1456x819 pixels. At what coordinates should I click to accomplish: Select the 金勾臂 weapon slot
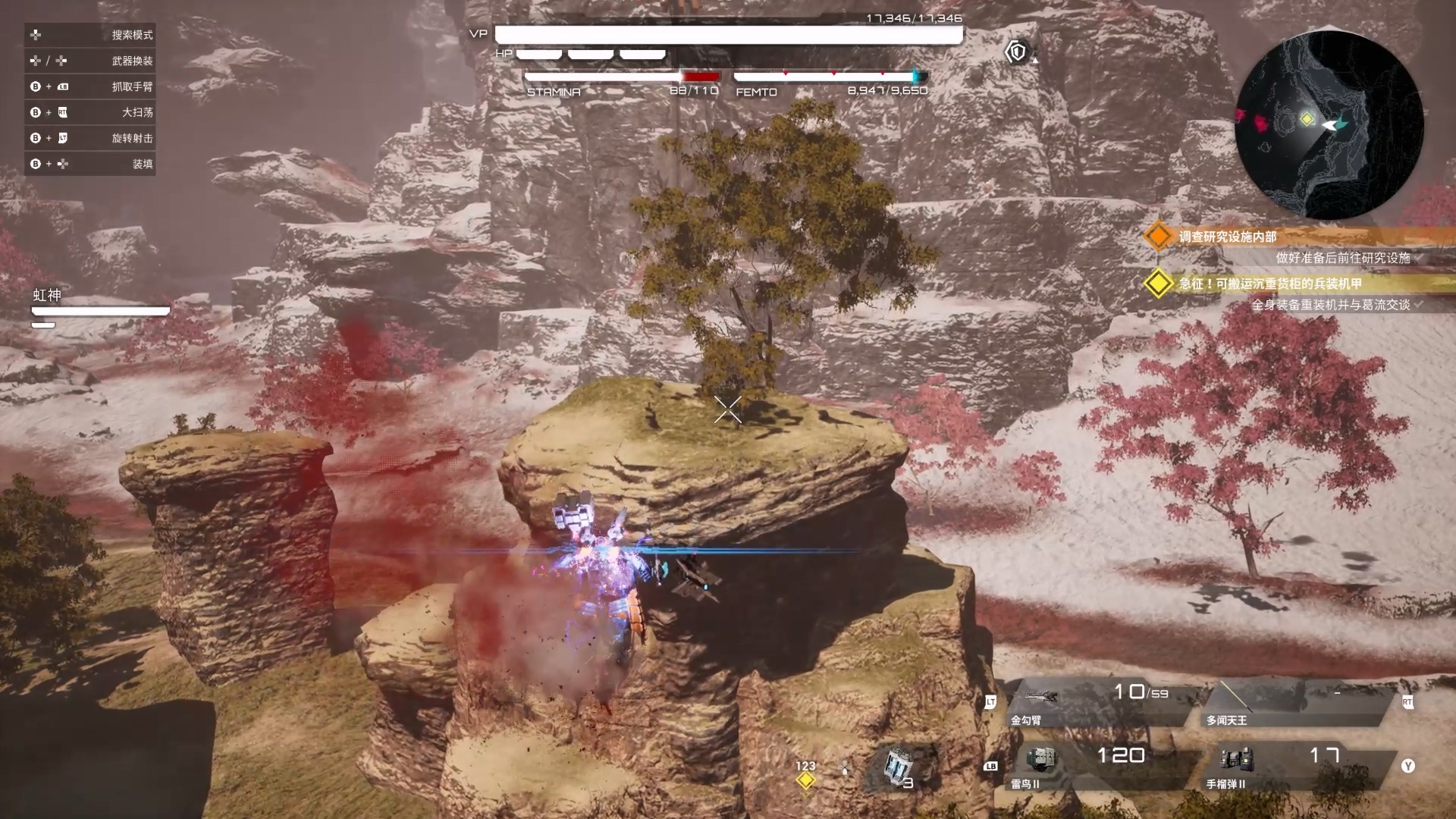click(x=1092, y=704)
